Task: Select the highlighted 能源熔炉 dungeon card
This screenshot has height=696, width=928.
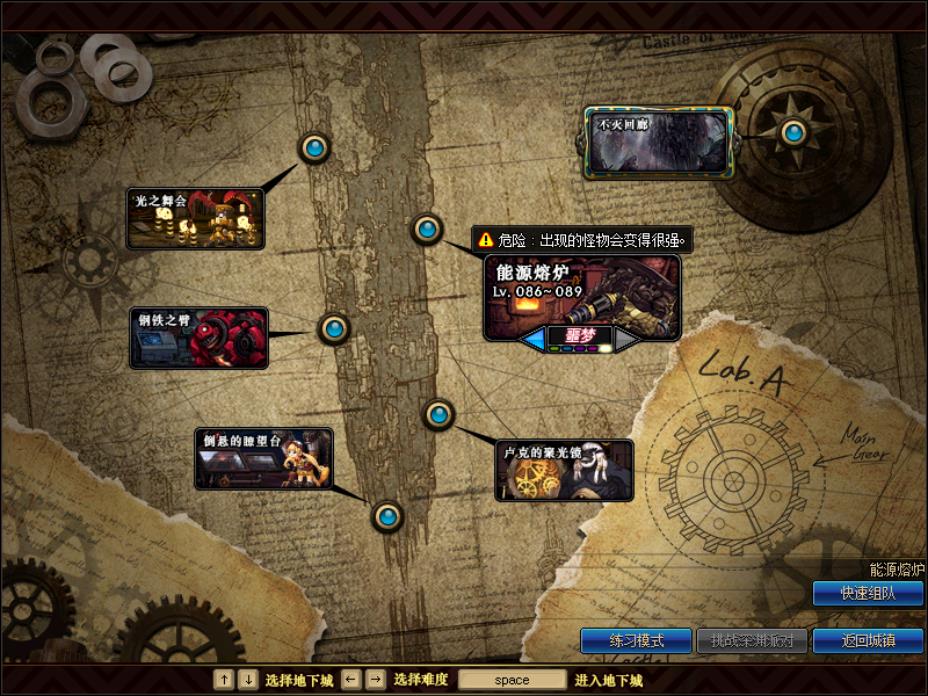Action: [581, 290]
